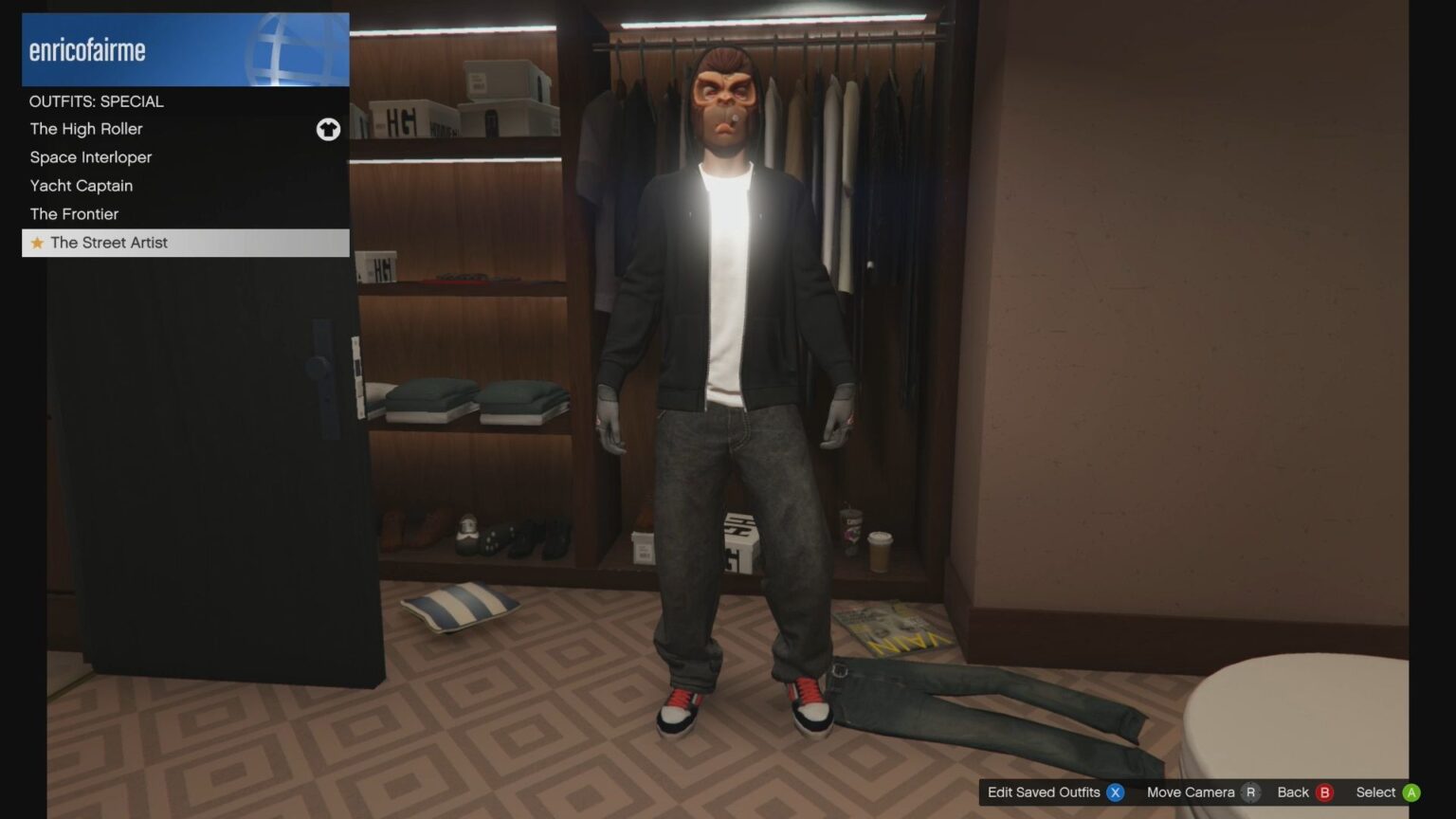The image size is (1456, 819).
Task: Click the red B button icon
Action: point(1324,792)
